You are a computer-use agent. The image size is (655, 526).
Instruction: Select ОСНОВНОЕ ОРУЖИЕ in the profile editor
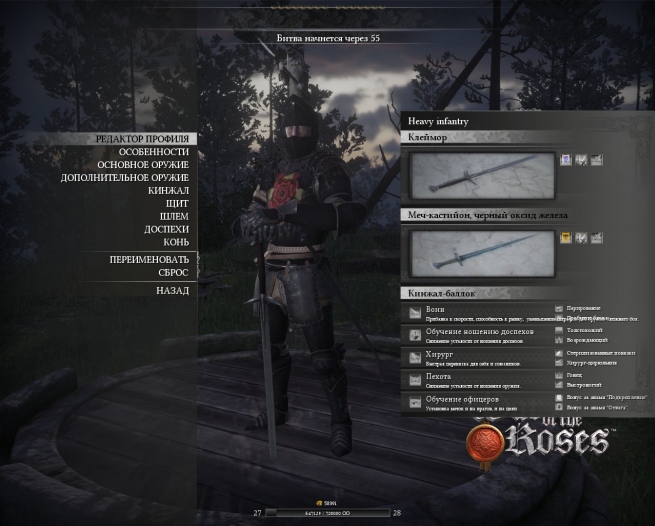tap(142, 164)
